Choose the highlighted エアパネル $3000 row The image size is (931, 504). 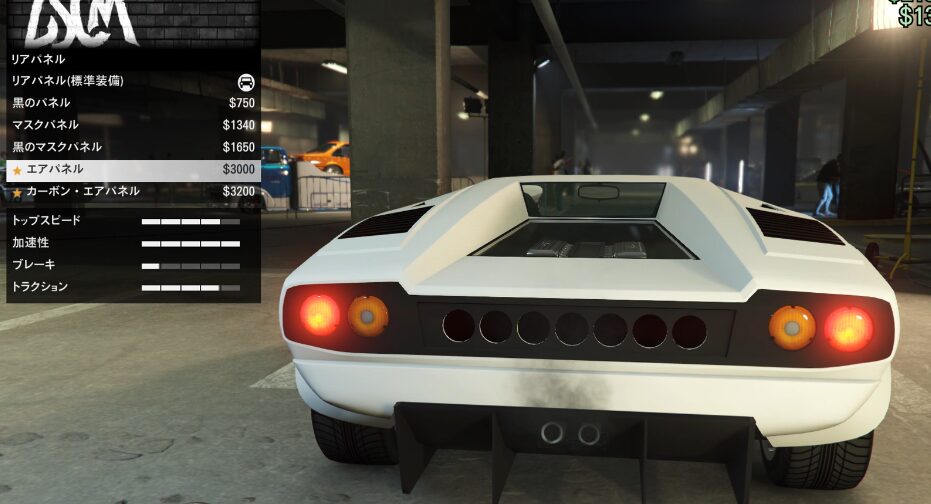(x=130, y=169)
